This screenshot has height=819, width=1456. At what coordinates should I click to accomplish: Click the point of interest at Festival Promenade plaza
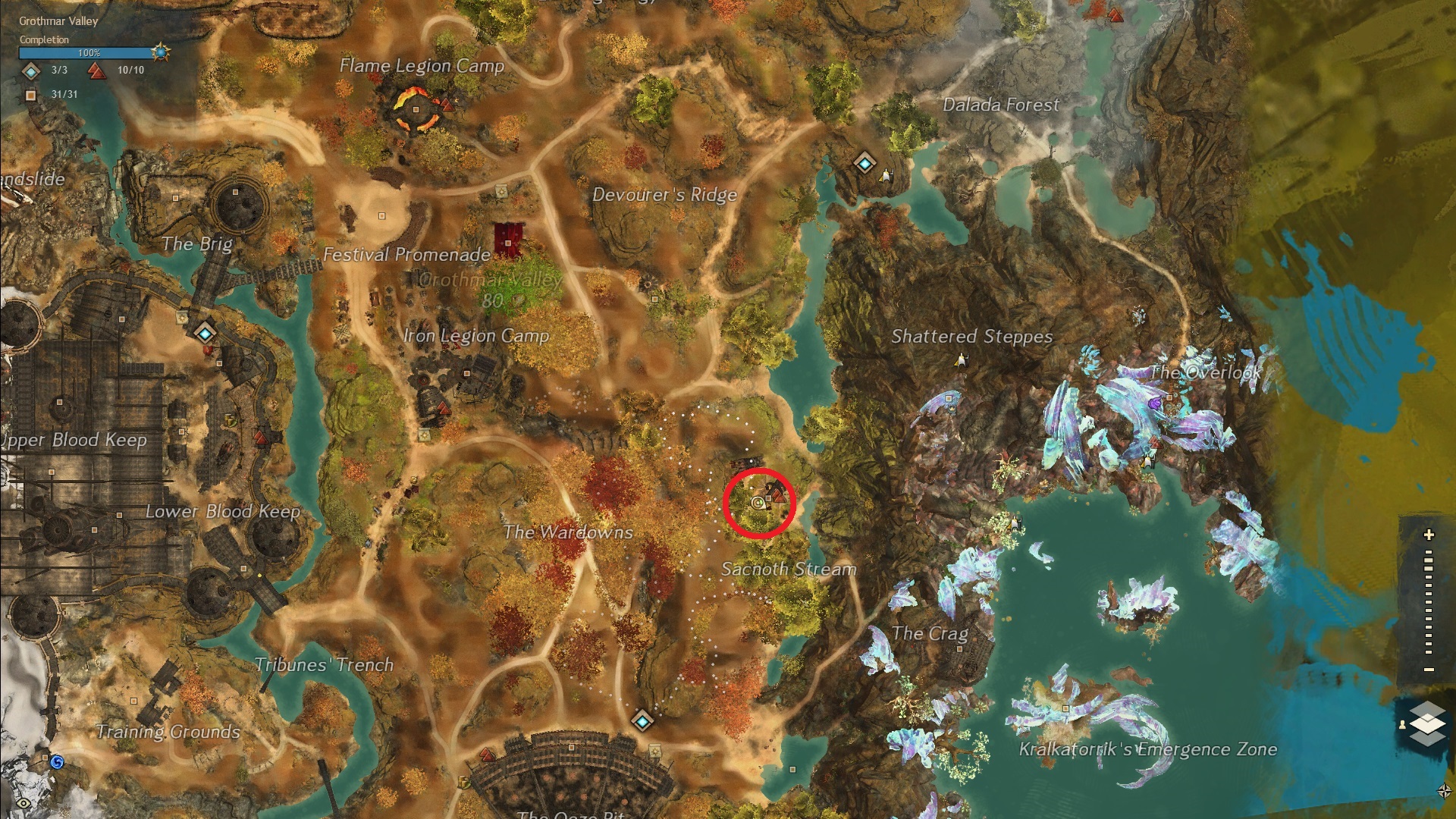click(381, 216)
